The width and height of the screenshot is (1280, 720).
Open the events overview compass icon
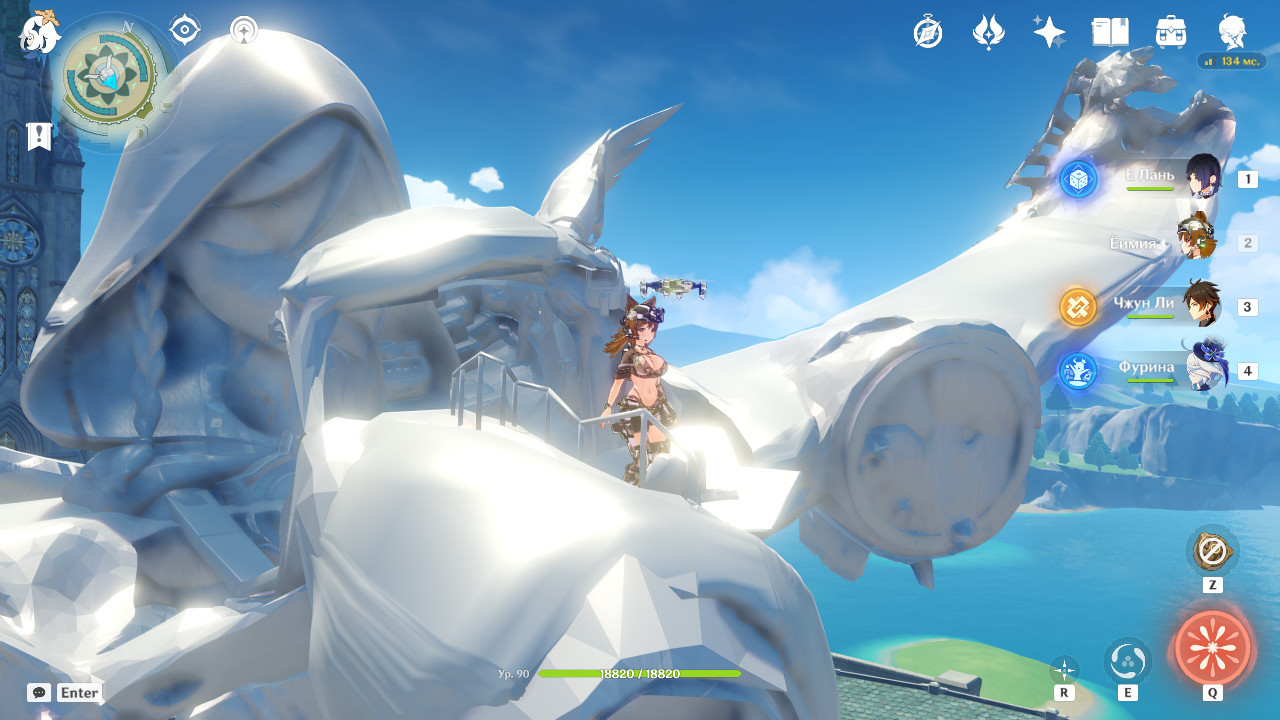[x=927, y=32]
